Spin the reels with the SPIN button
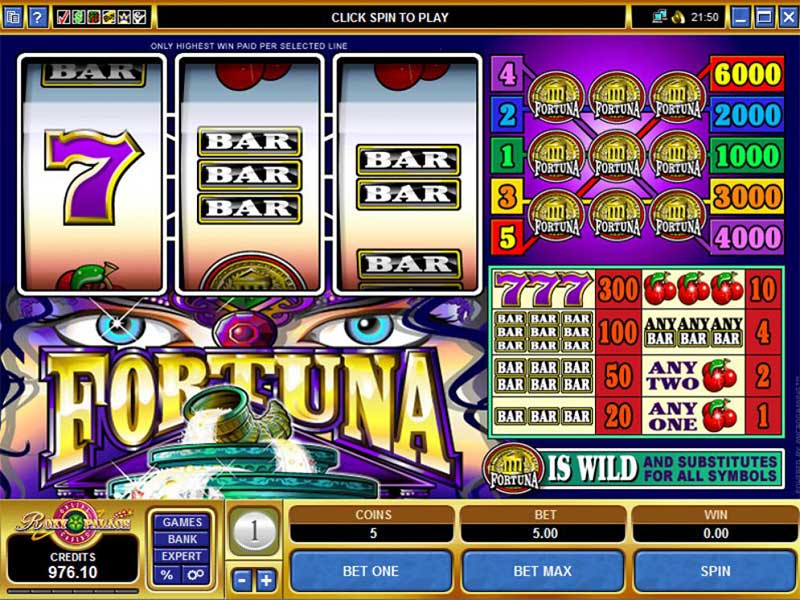Screen dimensions: 800x600 (714, 571)
